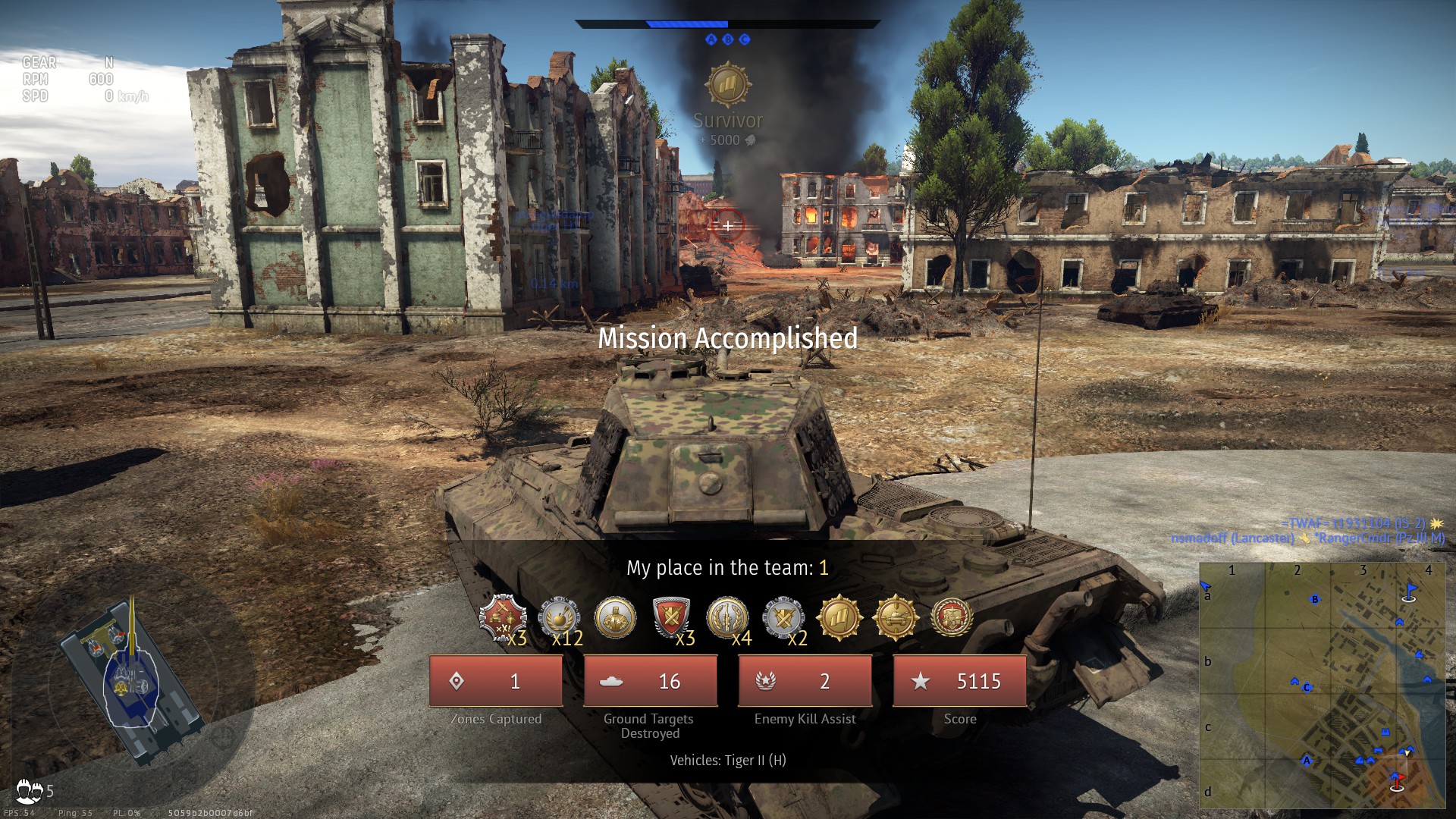Click the red multi-kill medal marked x3
The height and width of the screenshot is (819, 1456).
point(502,618)
